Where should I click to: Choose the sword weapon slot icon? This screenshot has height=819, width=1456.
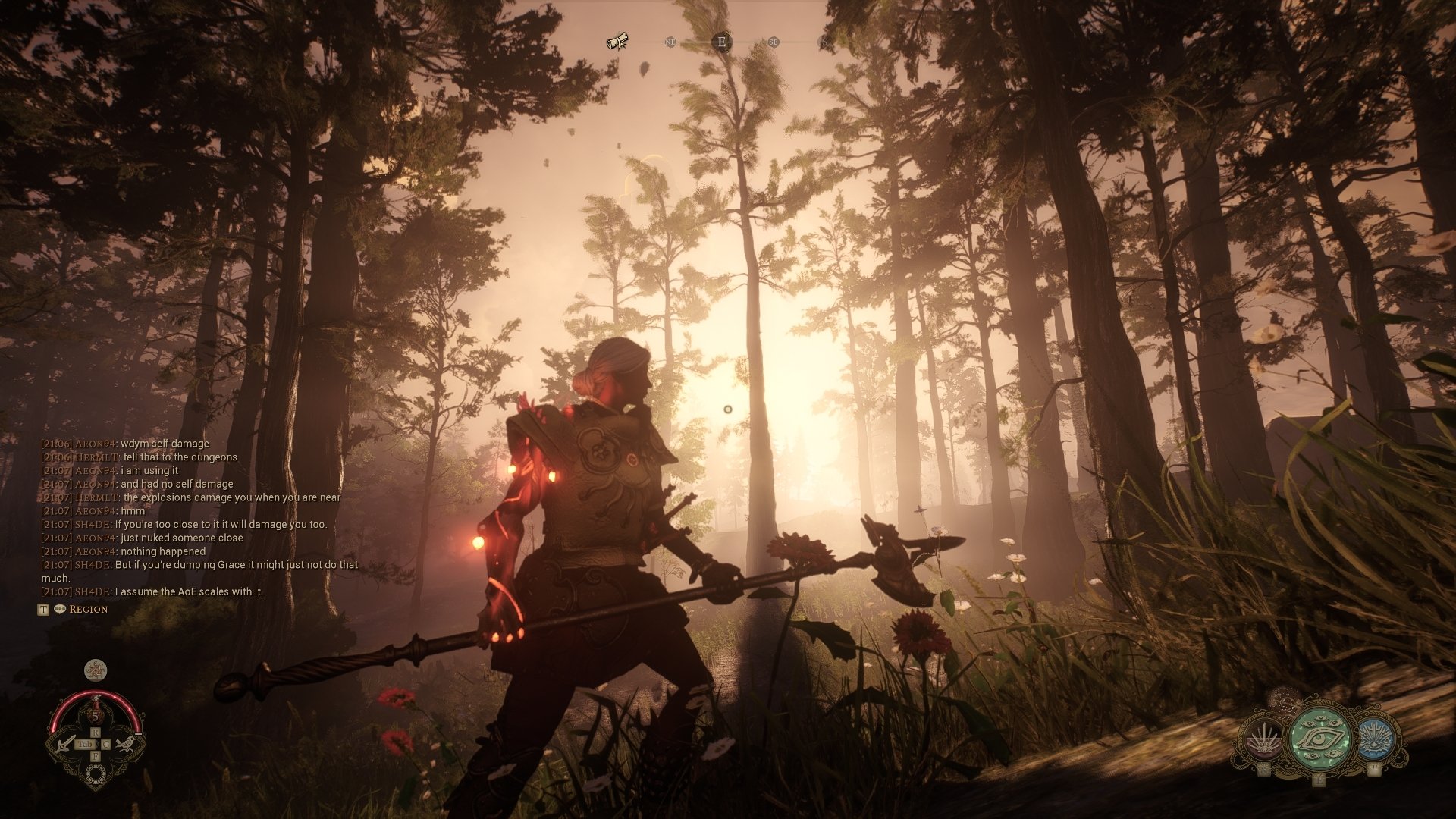pyautogui.click(x=64, y=744)
